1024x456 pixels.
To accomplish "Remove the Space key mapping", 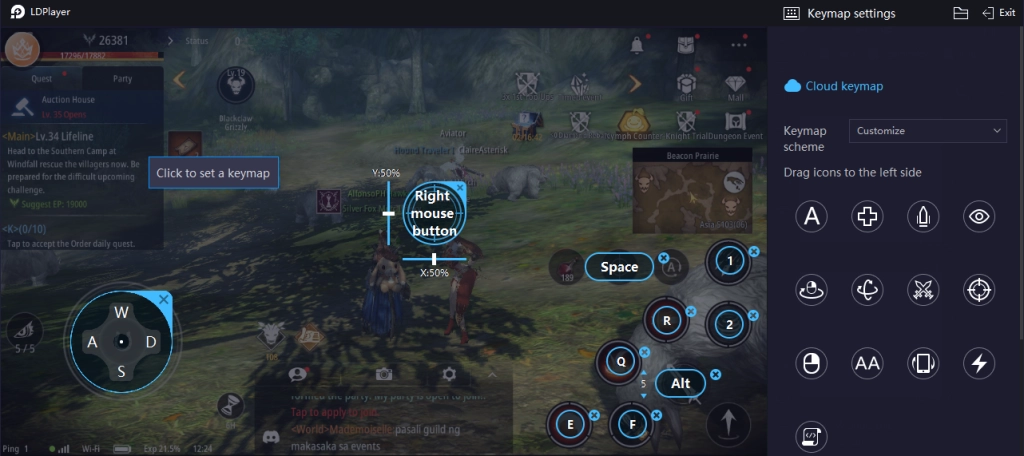I will (663, 258).
